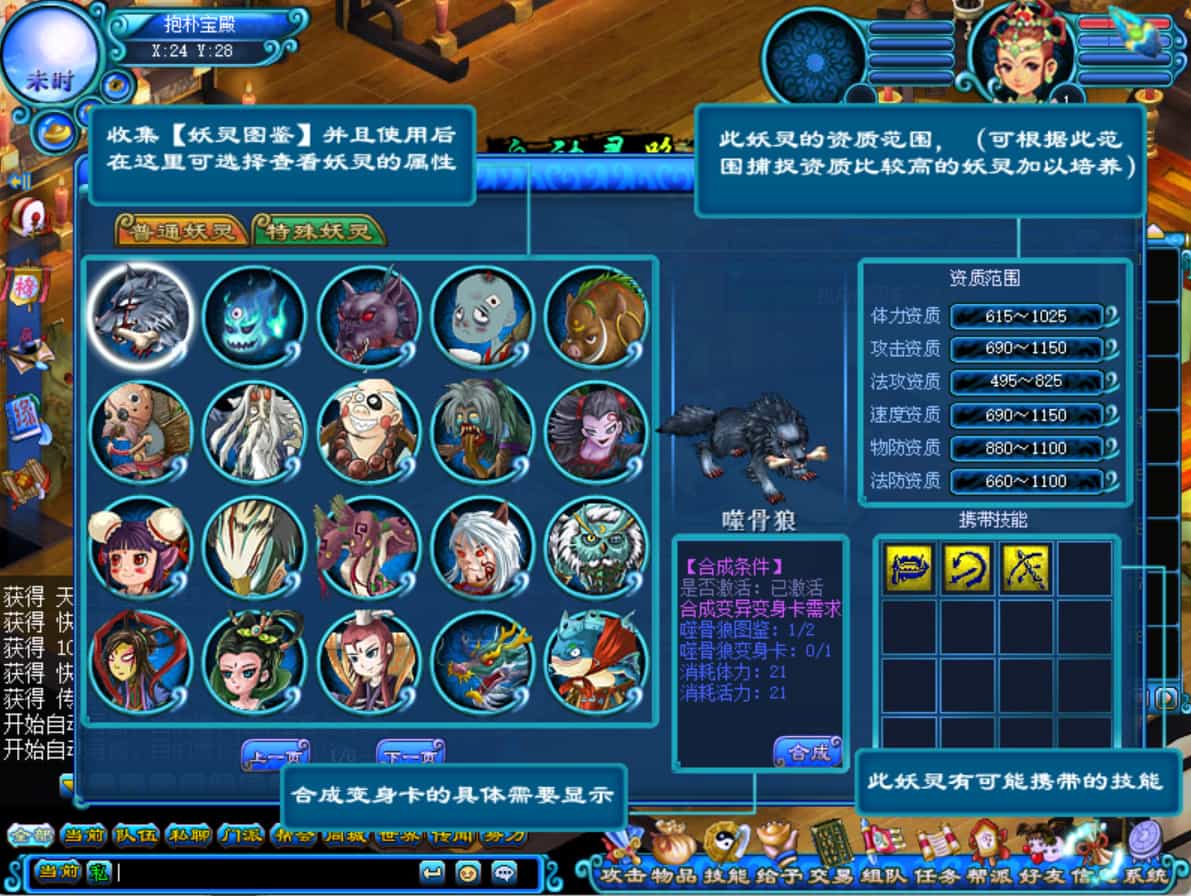The image size is (1191, 896).
Task: Open the chat emoji picker
Action: (467, 871)
